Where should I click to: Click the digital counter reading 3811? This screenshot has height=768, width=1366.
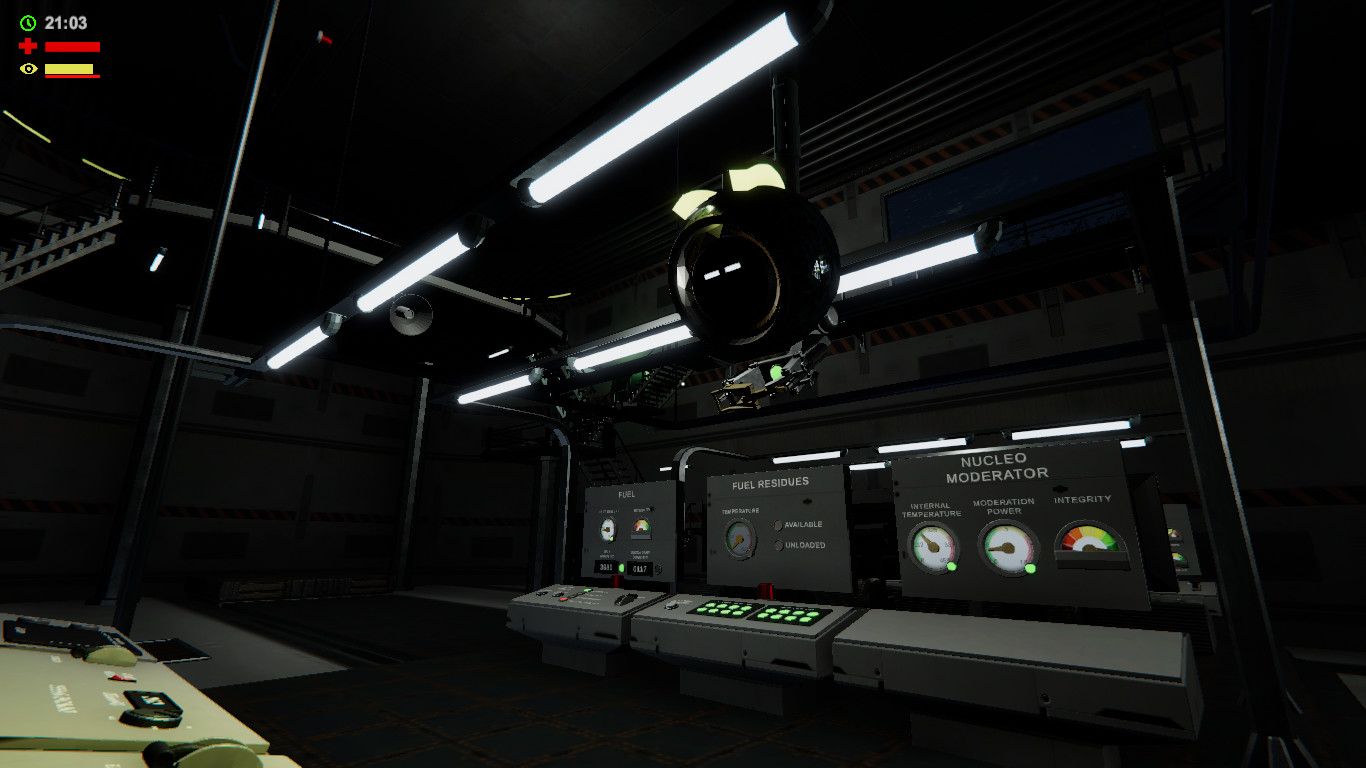click(605, 566)
